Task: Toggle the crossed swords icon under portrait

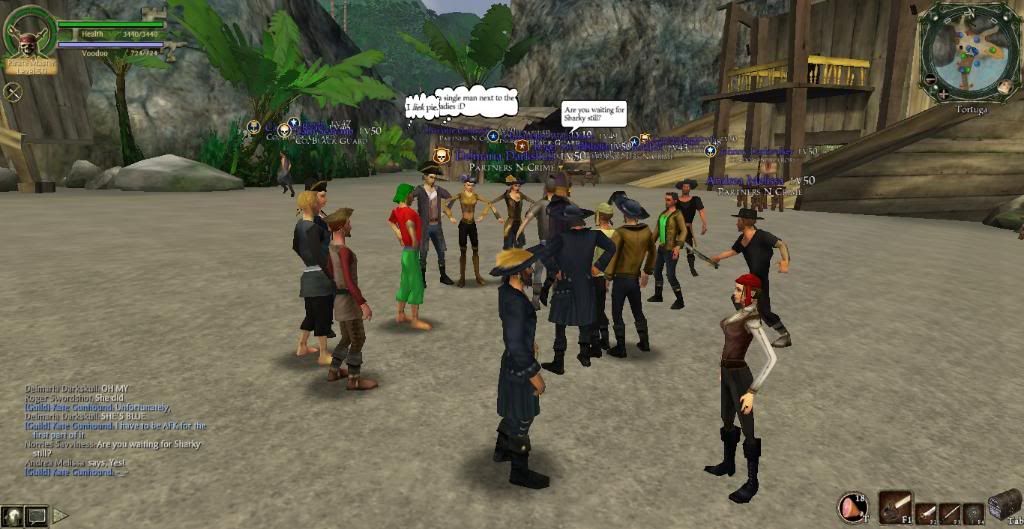Action: coord(13,92)
